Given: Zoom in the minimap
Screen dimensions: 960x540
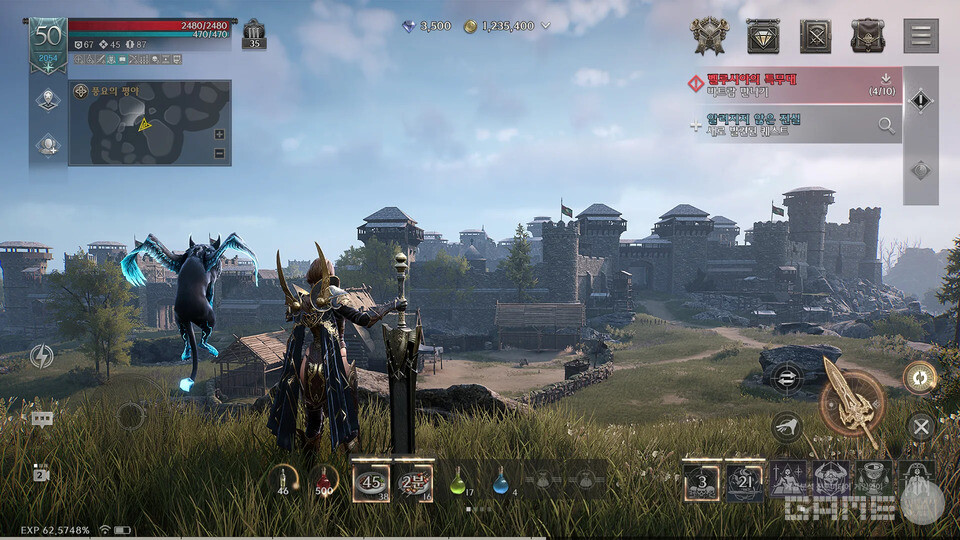Looking at the screenshot, I should [219, 134].
